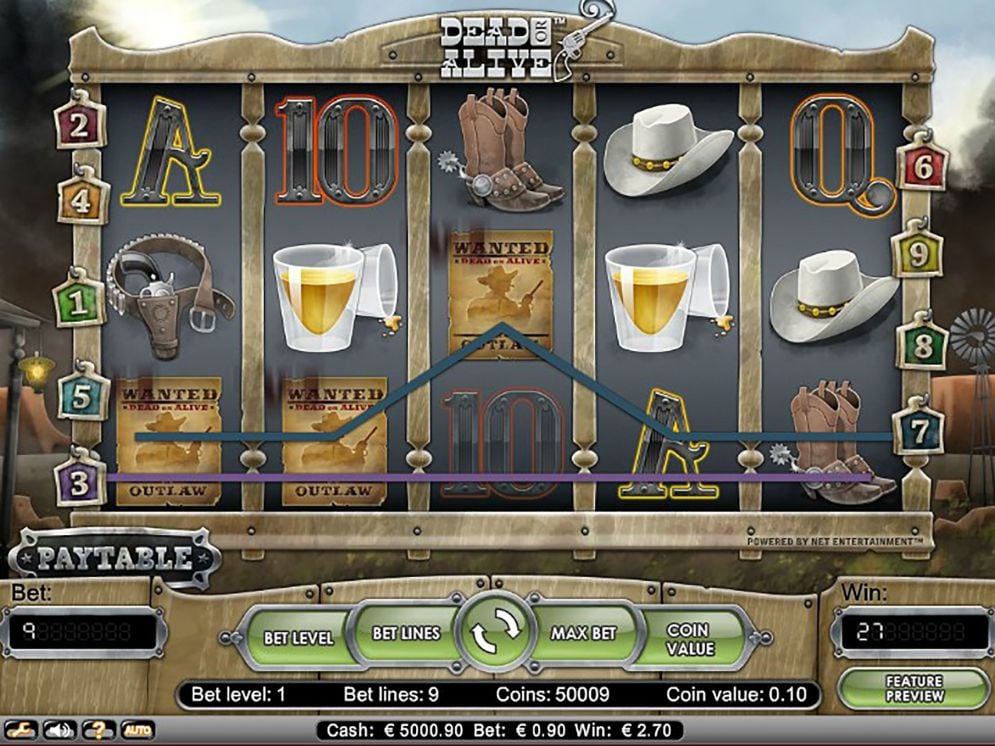
Task: Click the Bet Level button
Action: [x=298, y=636]
